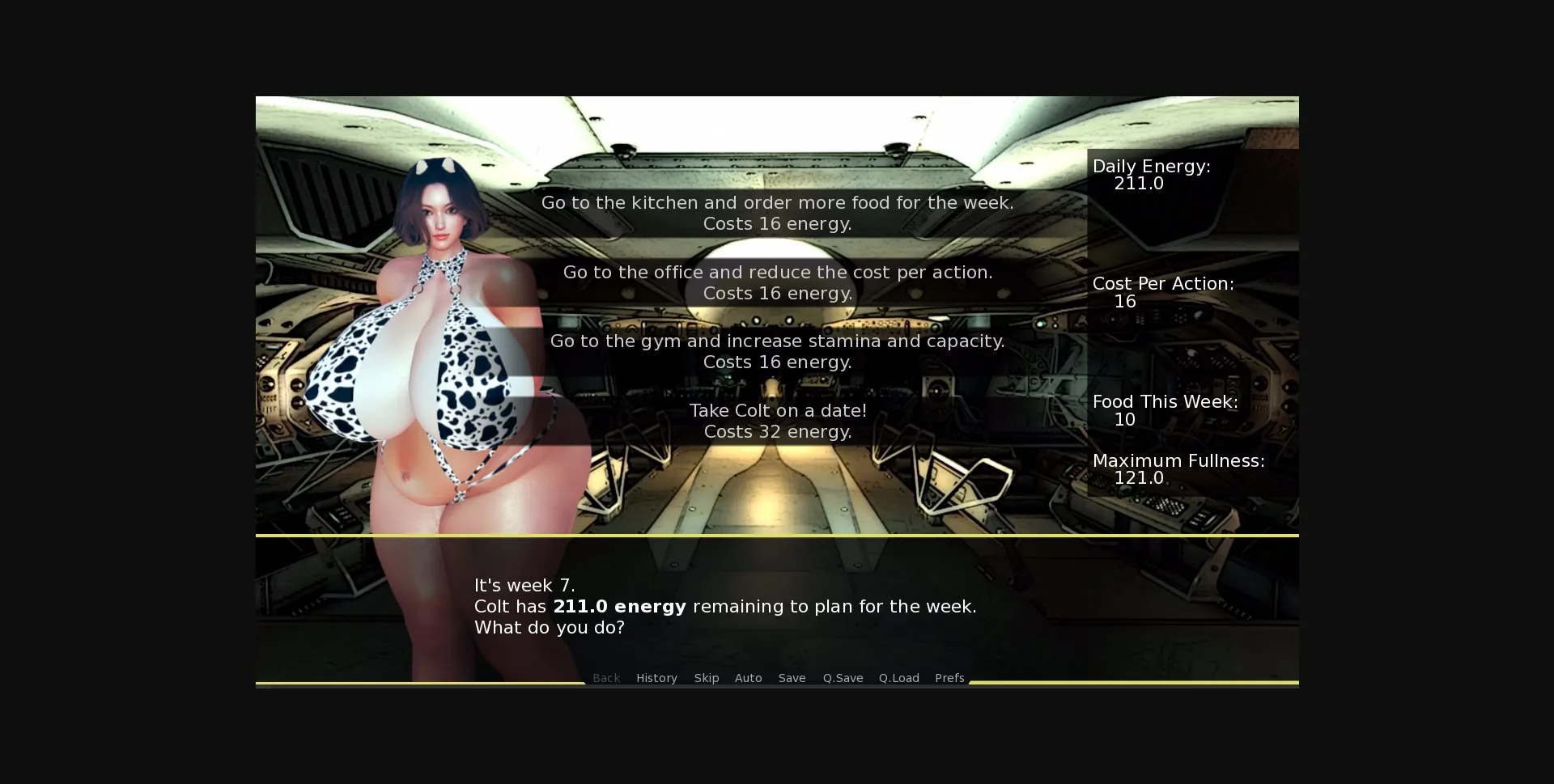Screen dimensions: 1554x784
Task: Open the Prefs settings screen
Action: 949,678
